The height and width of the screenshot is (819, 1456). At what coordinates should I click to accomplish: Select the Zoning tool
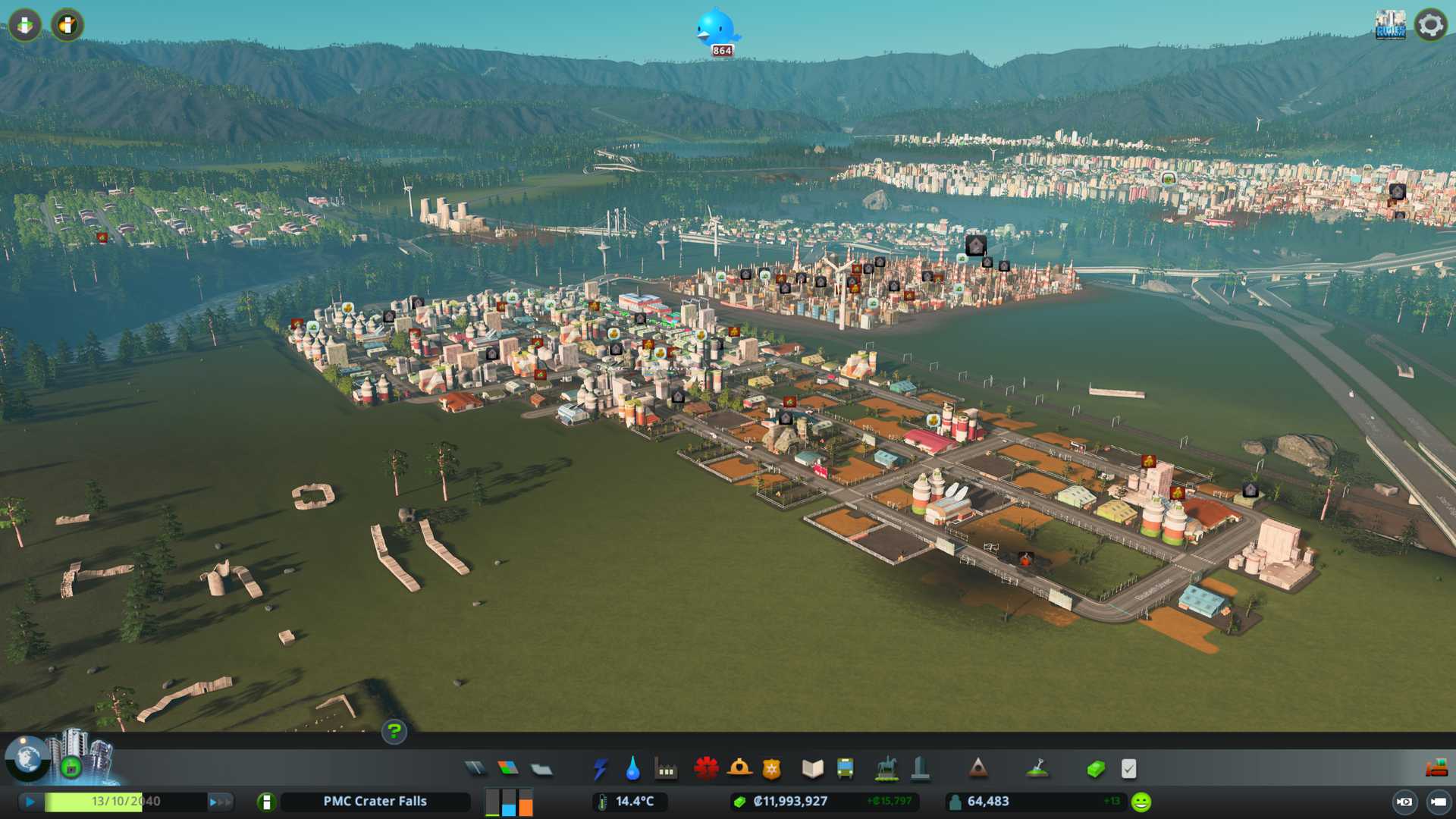(508, 769)
